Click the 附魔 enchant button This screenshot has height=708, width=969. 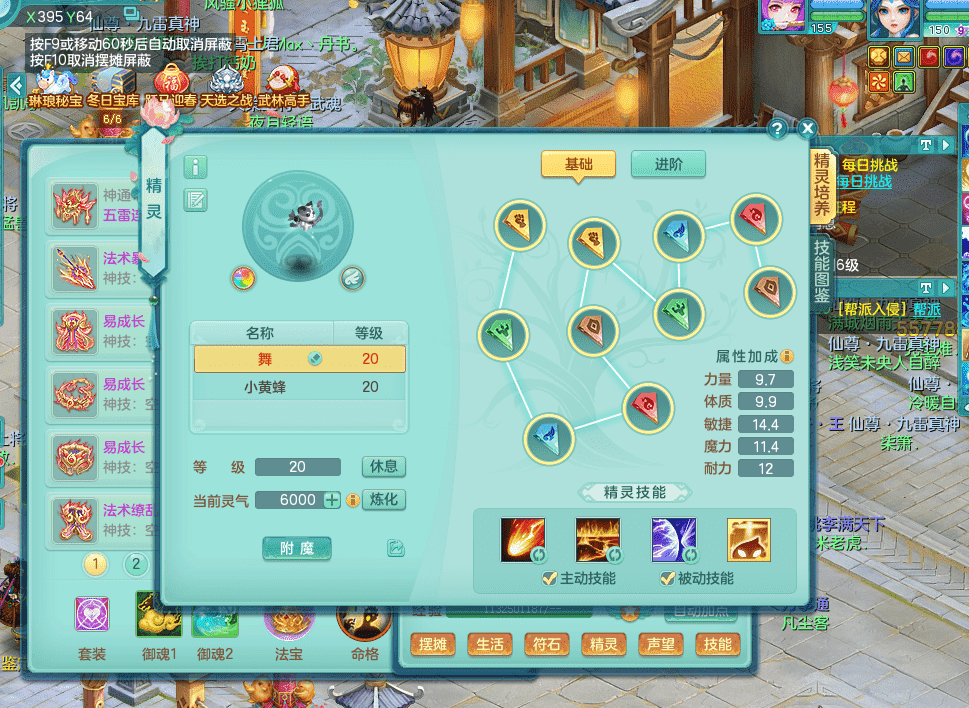pyautogui.click(x=297, y=548)
